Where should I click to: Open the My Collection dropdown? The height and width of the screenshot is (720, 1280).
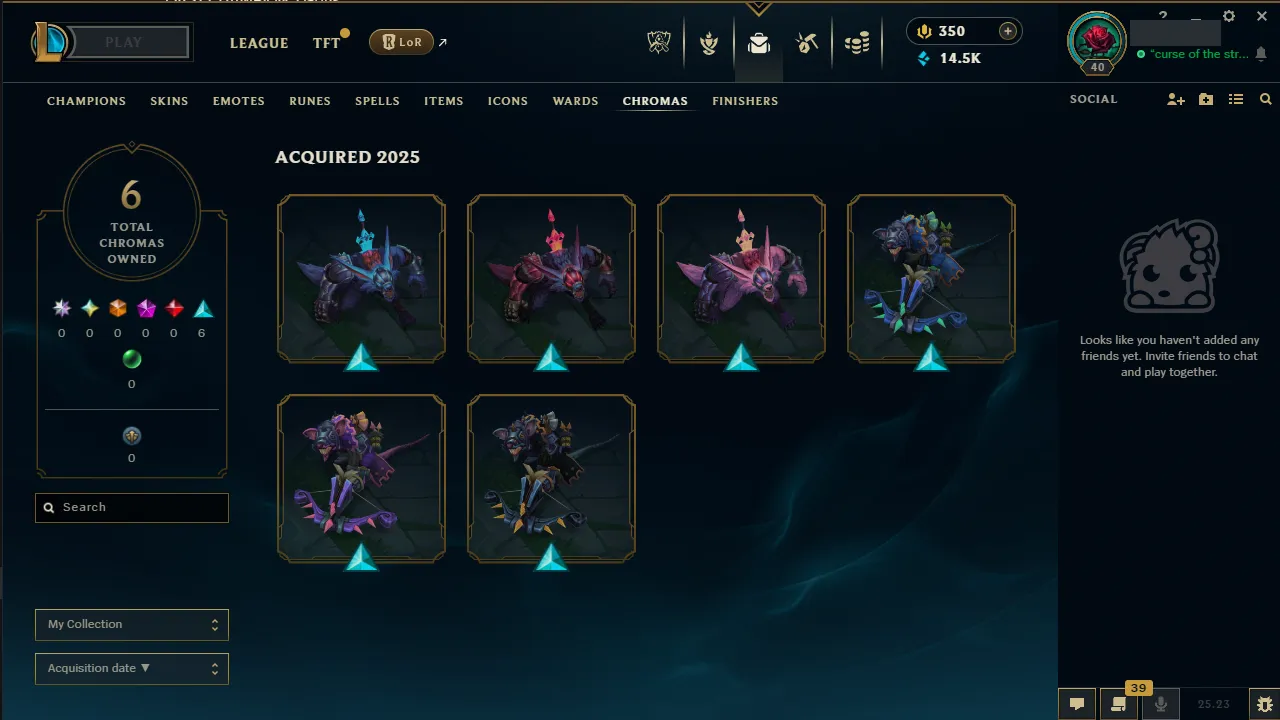click(131, 624)
